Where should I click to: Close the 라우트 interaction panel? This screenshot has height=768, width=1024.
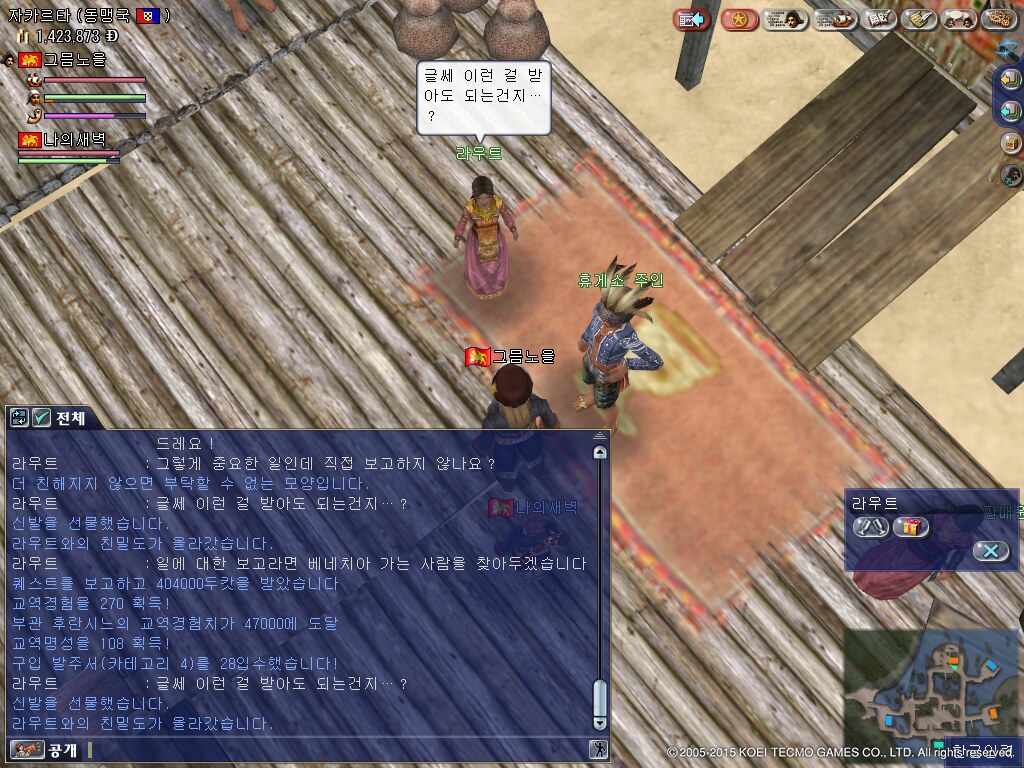tap(990, 551)
